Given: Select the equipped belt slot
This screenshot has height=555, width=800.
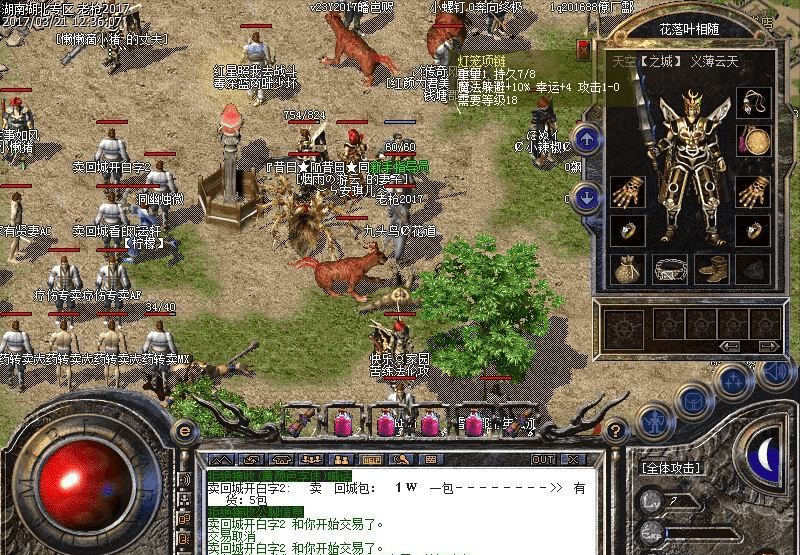Looking at the screenshot, I should click(x=671, y=268).
